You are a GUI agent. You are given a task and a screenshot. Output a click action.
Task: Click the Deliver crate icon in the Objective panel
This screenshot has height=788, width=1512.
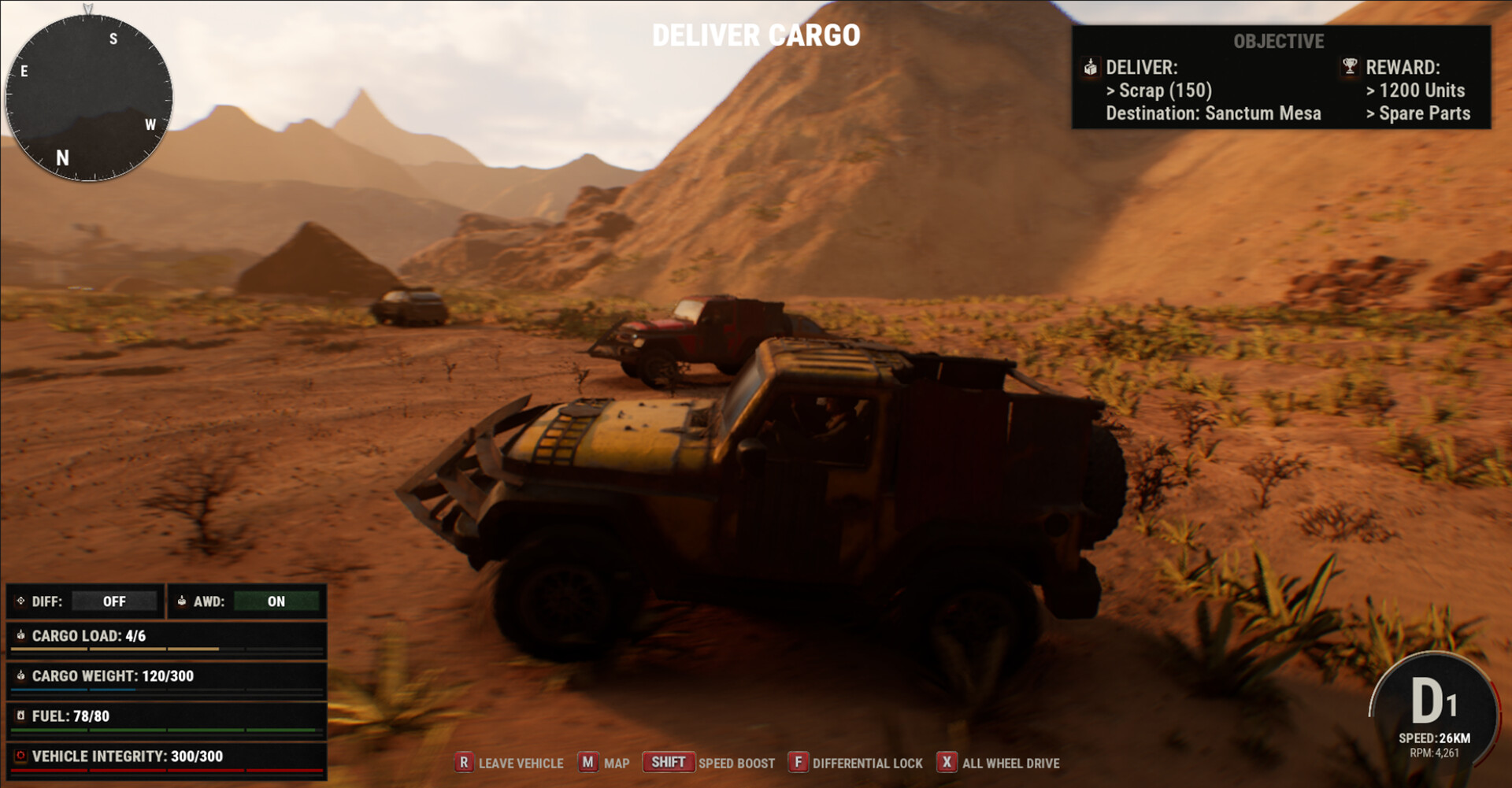coord(1091,68)
